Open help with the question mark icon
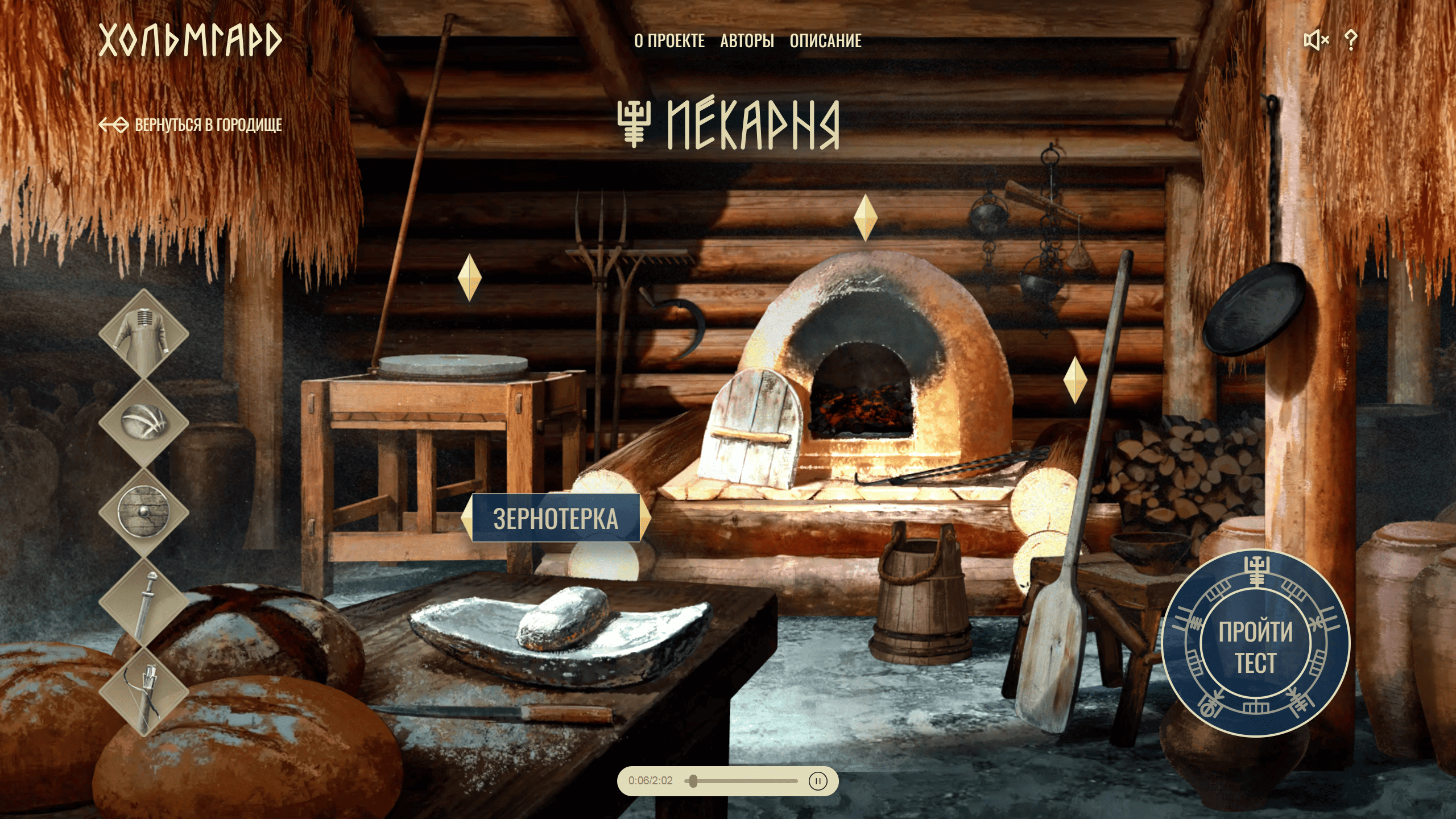The height and width of the screenshot is (819, 1456). [x=1351, y=40]
